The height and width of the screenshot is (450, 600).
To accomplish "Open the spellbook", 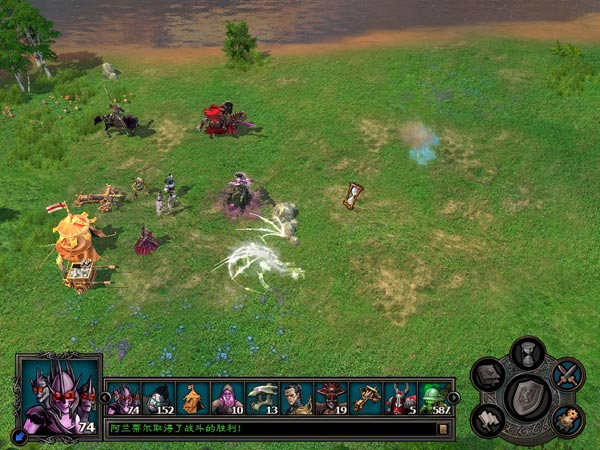I will [489, 375].
